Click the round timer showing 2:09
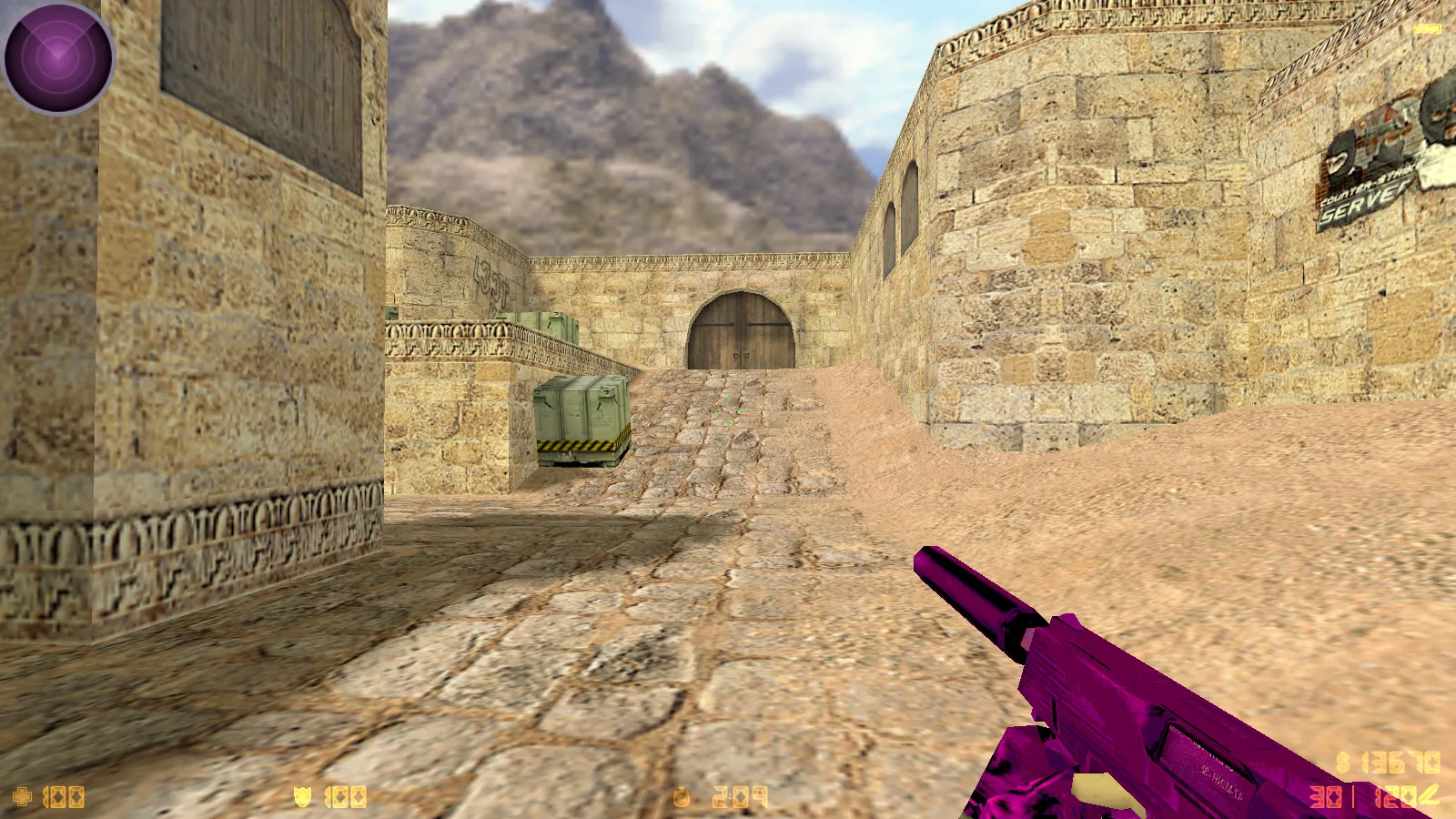The image size is (1456, 819). point(737,794)
